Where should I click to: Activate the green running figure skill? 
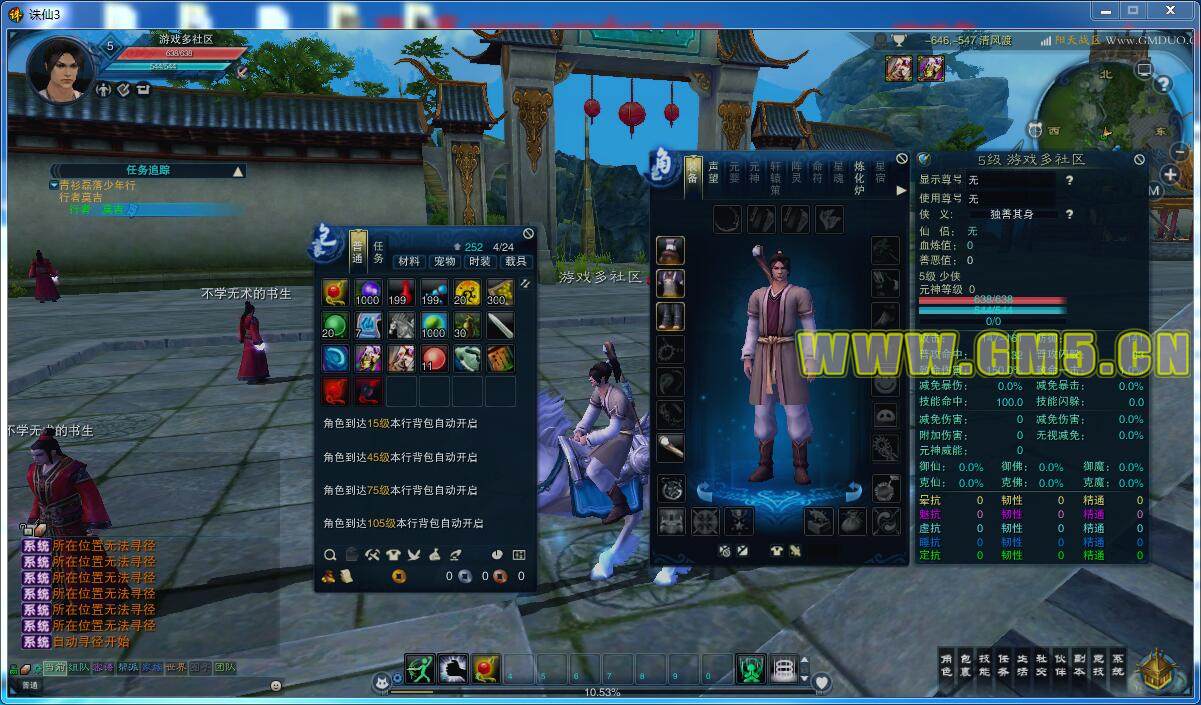[x=420, y=668]
